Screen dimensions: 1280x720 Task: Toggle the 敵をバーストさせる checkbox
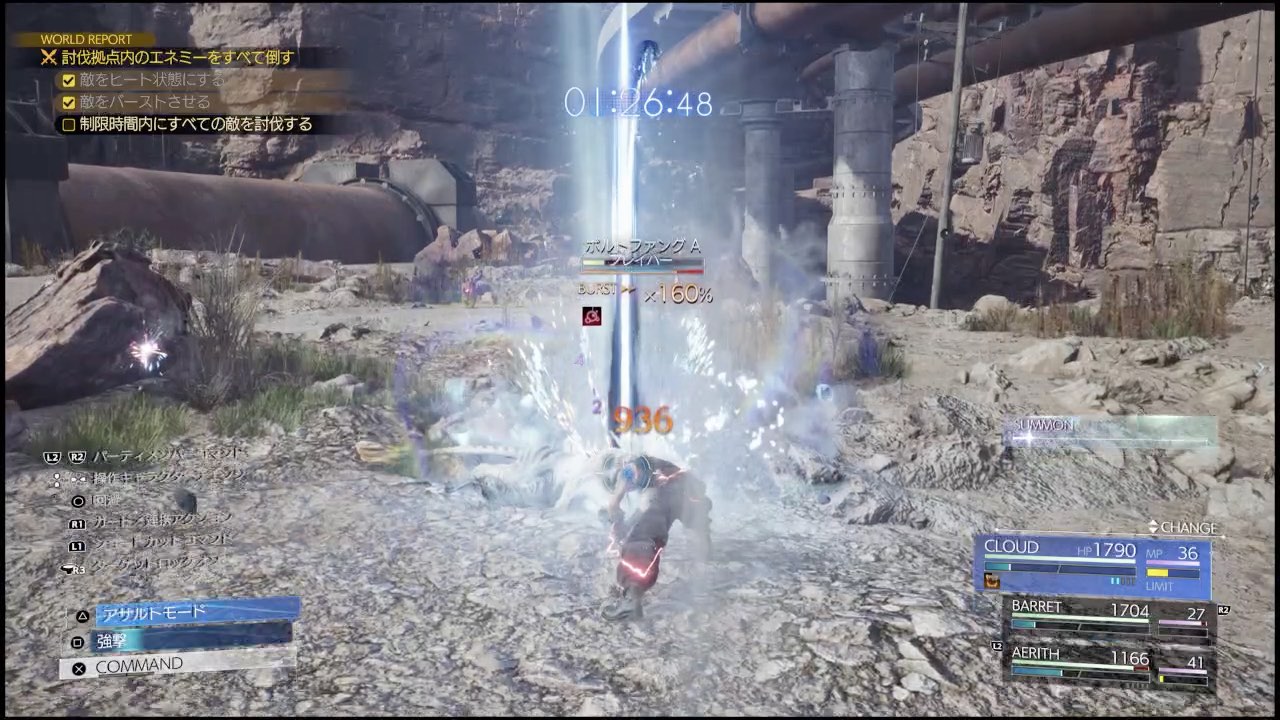tap(67, 102)
